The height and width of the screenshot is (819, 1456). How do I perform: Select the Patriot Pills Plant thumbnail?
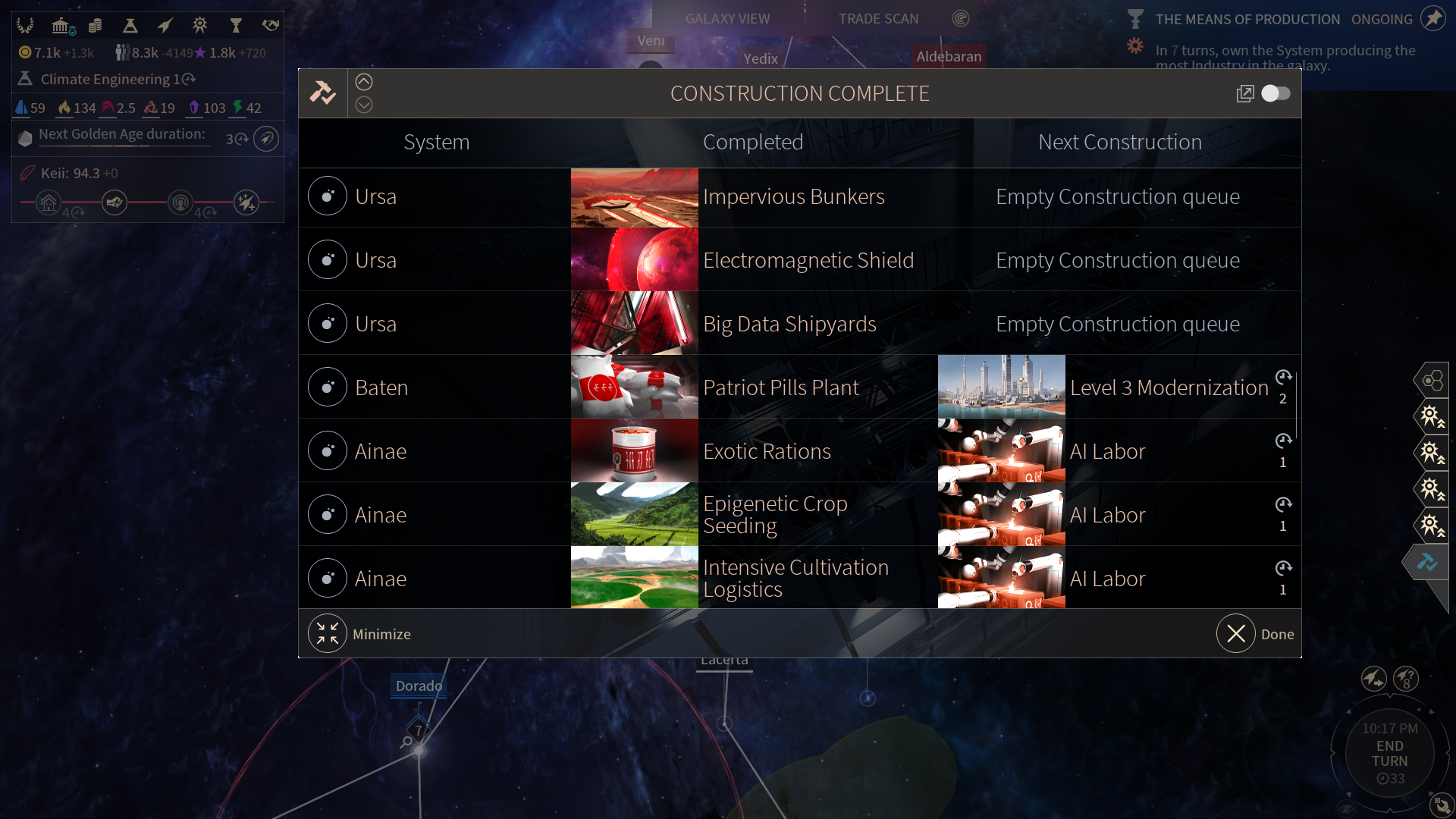pyautogui.click(x=634, y=388)
